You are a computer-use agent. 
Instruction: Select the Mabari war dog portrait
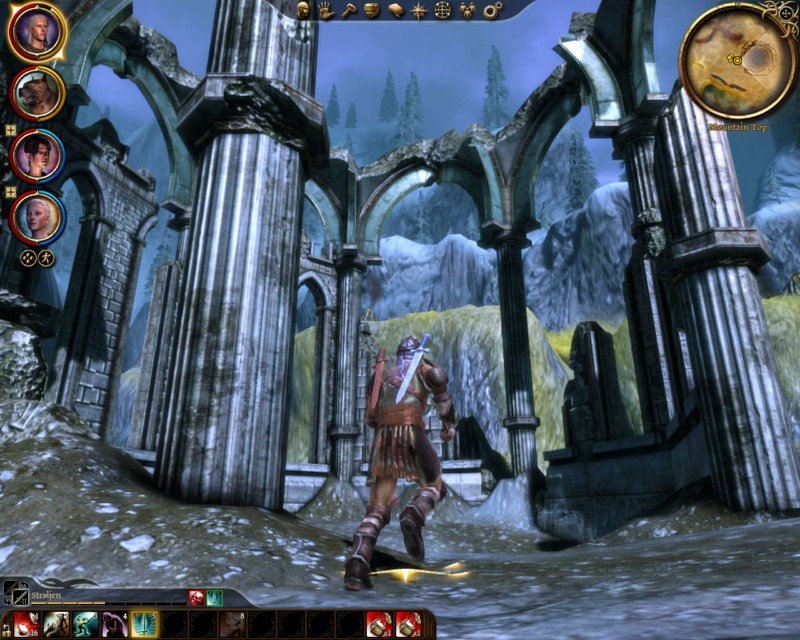coord(36,94)
